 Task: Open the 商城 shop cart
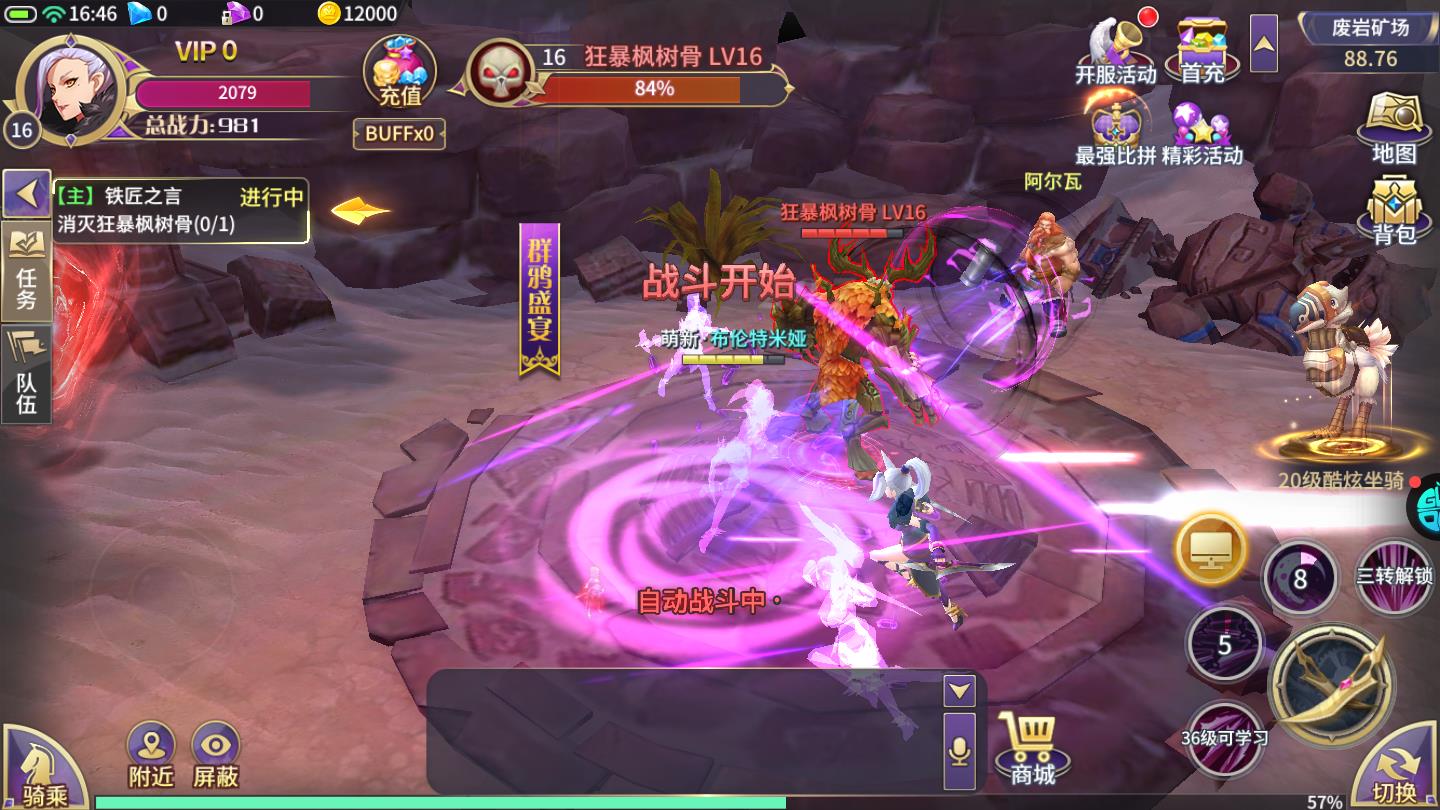pos(1031,748)
